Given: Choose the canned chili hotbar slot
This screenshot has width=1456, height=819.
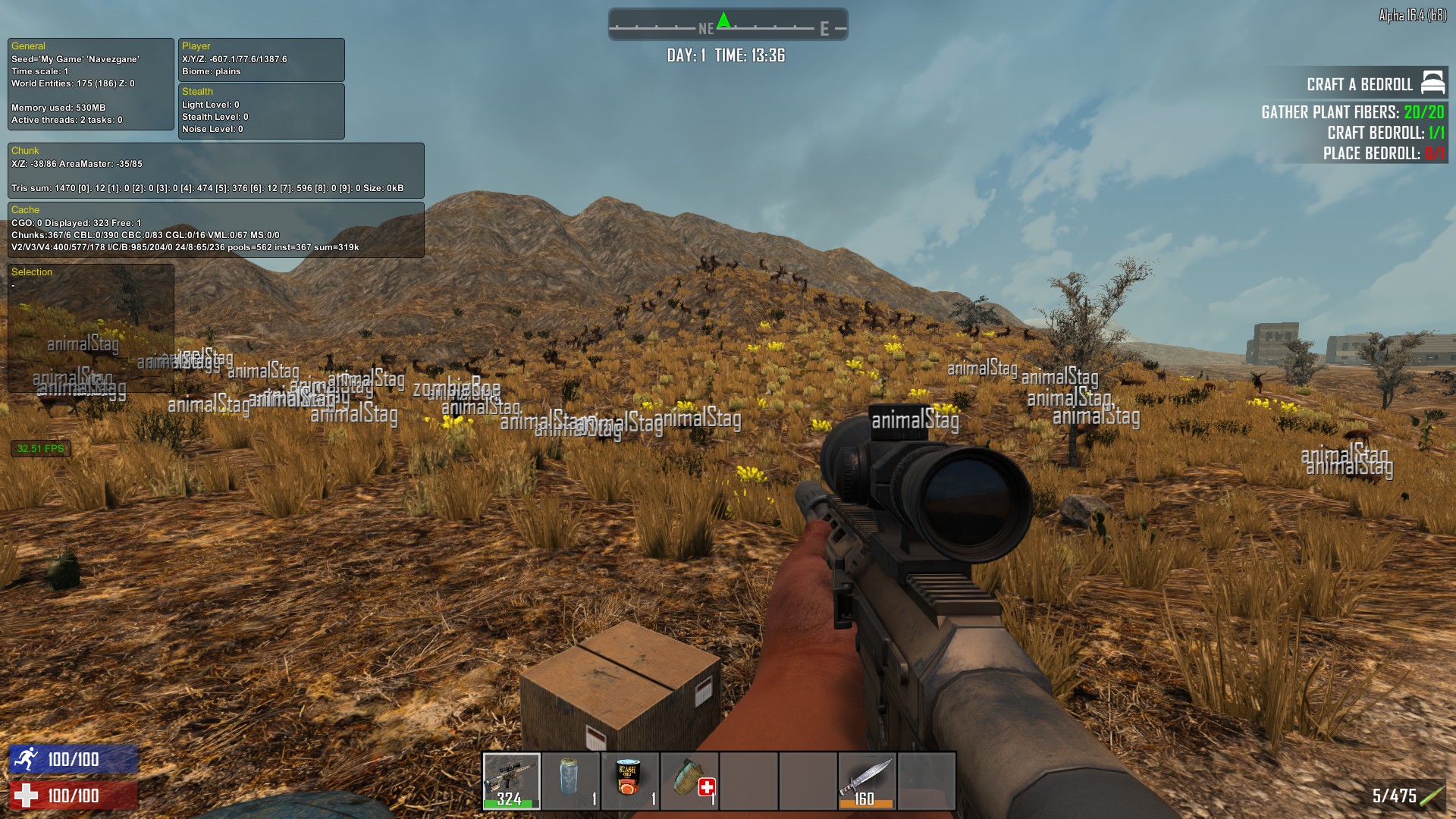Looking at the screenshot, I should point(629,780).
